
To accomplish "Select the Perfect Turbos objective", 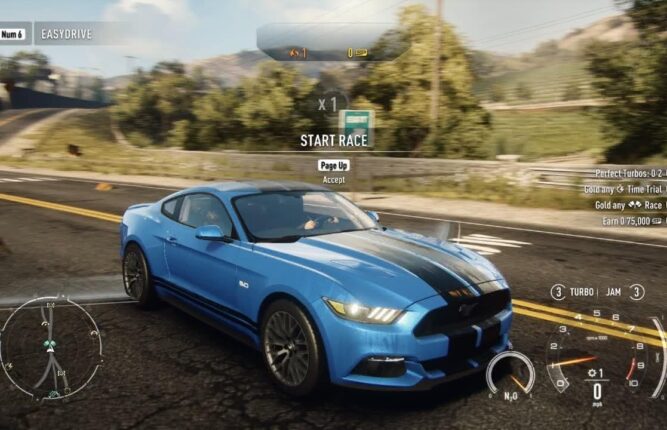I will pyautogui.click(x=629, y=173).
